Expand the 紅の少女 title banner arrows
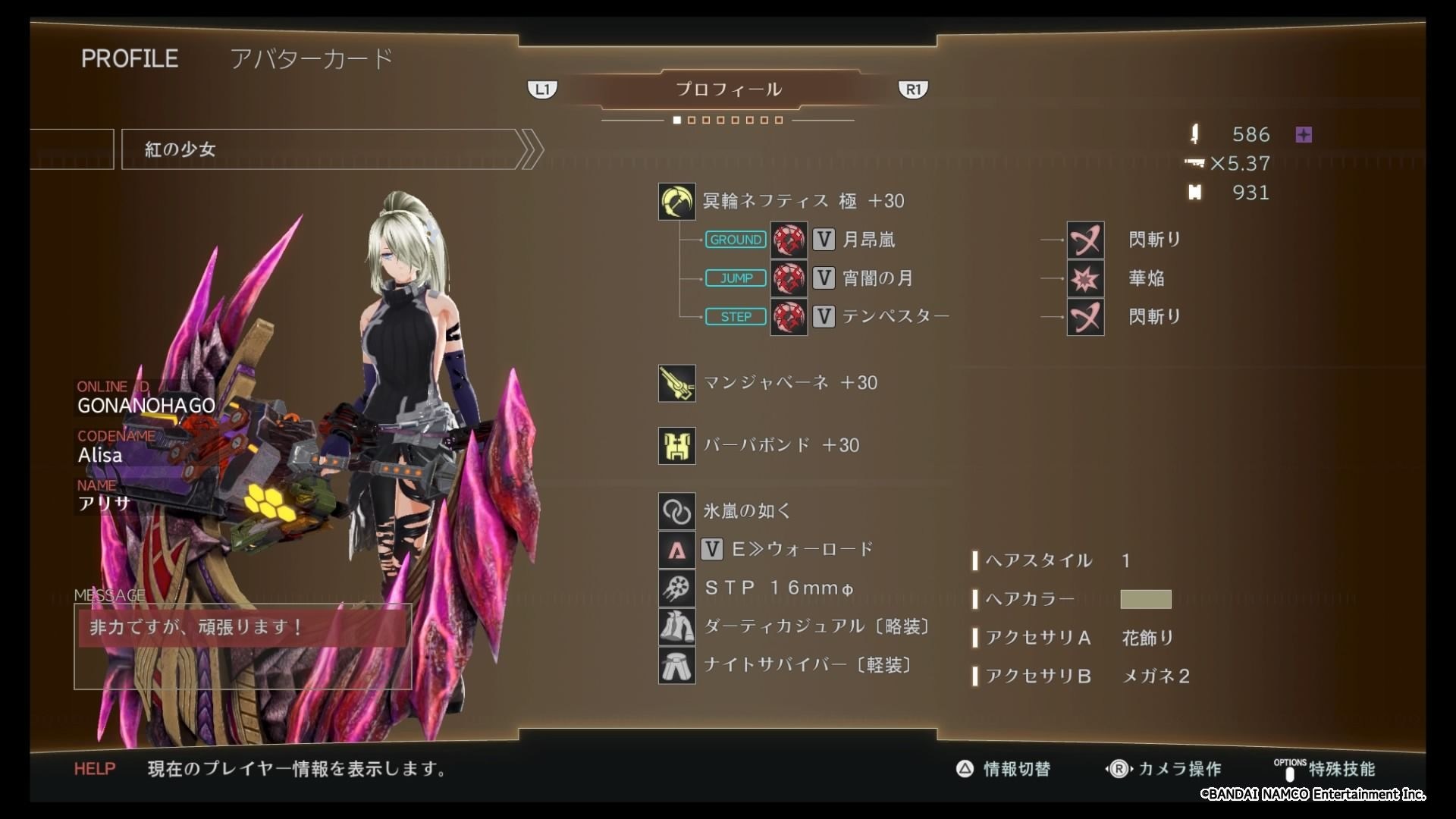The width and height of the screenshot is (1456, 819). [x=530, y=149]
